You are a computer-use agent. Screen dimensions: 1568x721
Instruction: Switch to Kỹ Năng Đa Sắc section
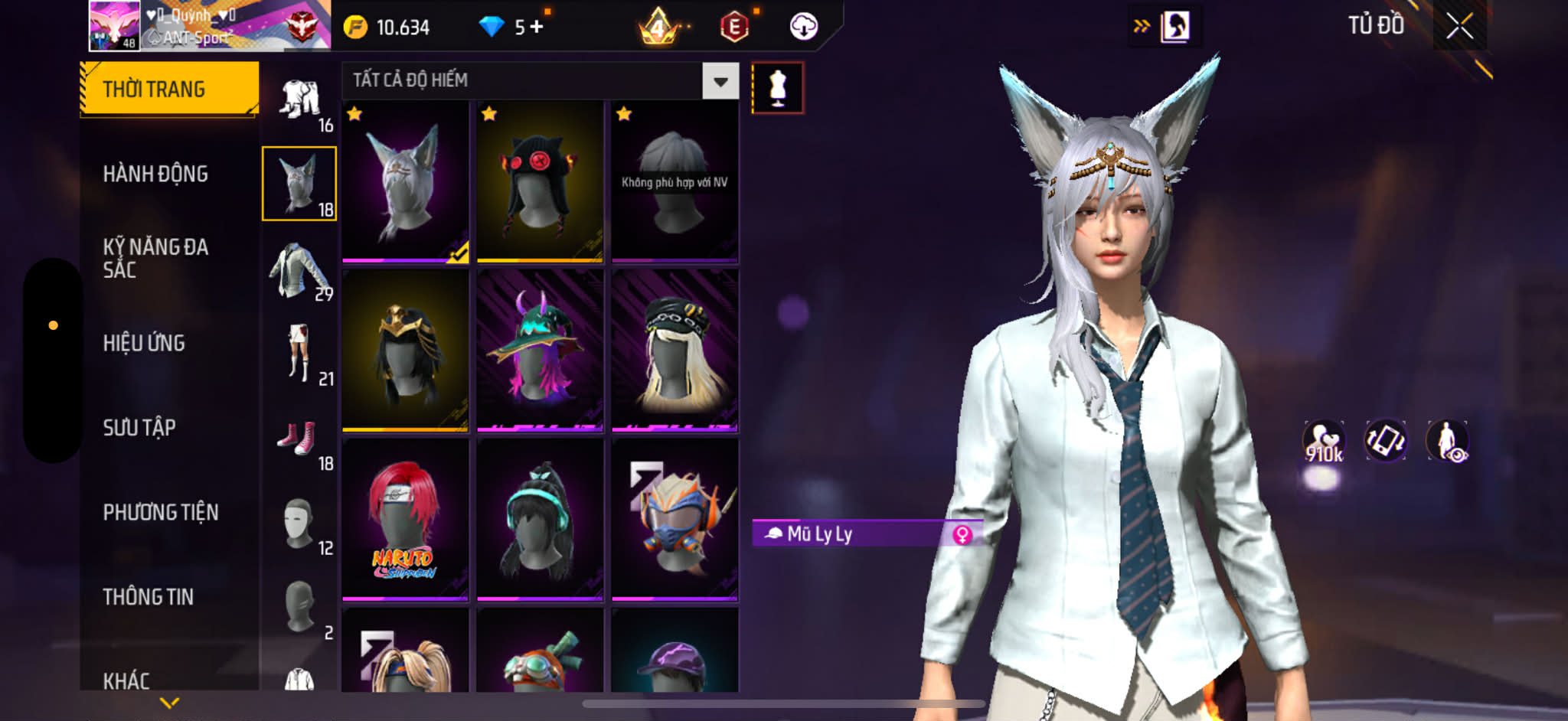coord(155,258)
